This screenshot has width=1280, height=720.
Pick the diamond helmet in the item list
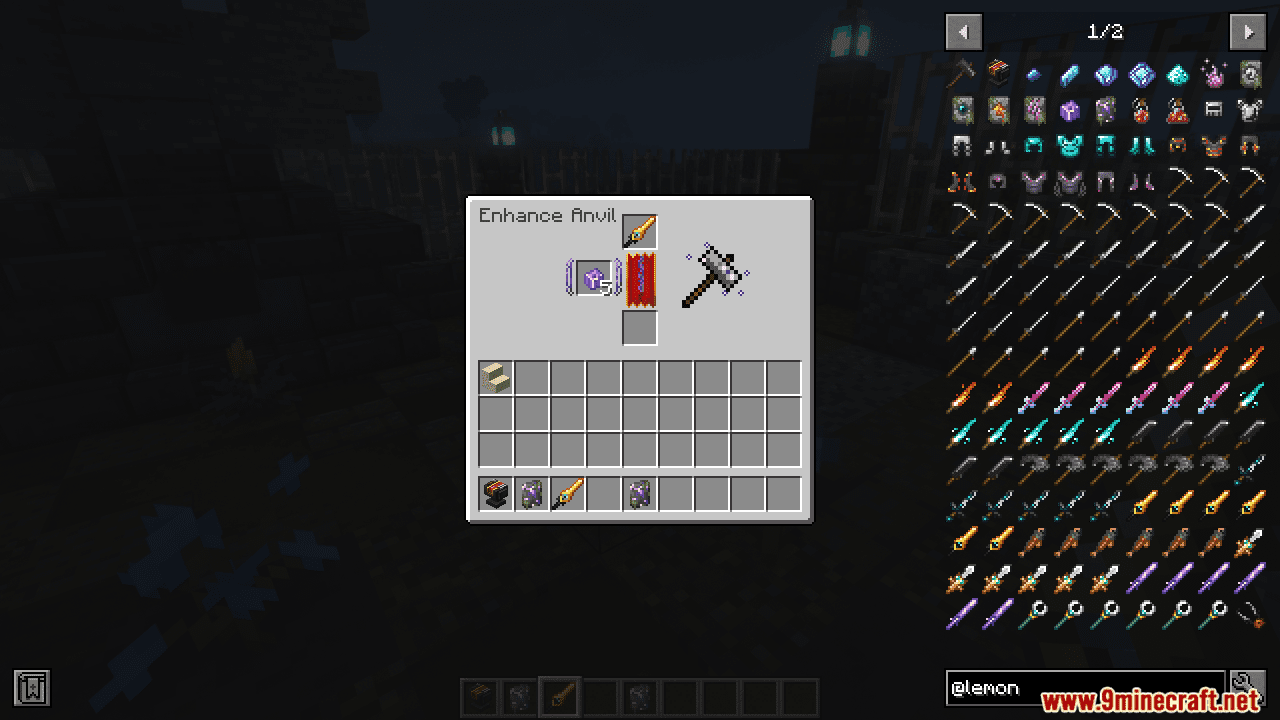pos(1033,146)
